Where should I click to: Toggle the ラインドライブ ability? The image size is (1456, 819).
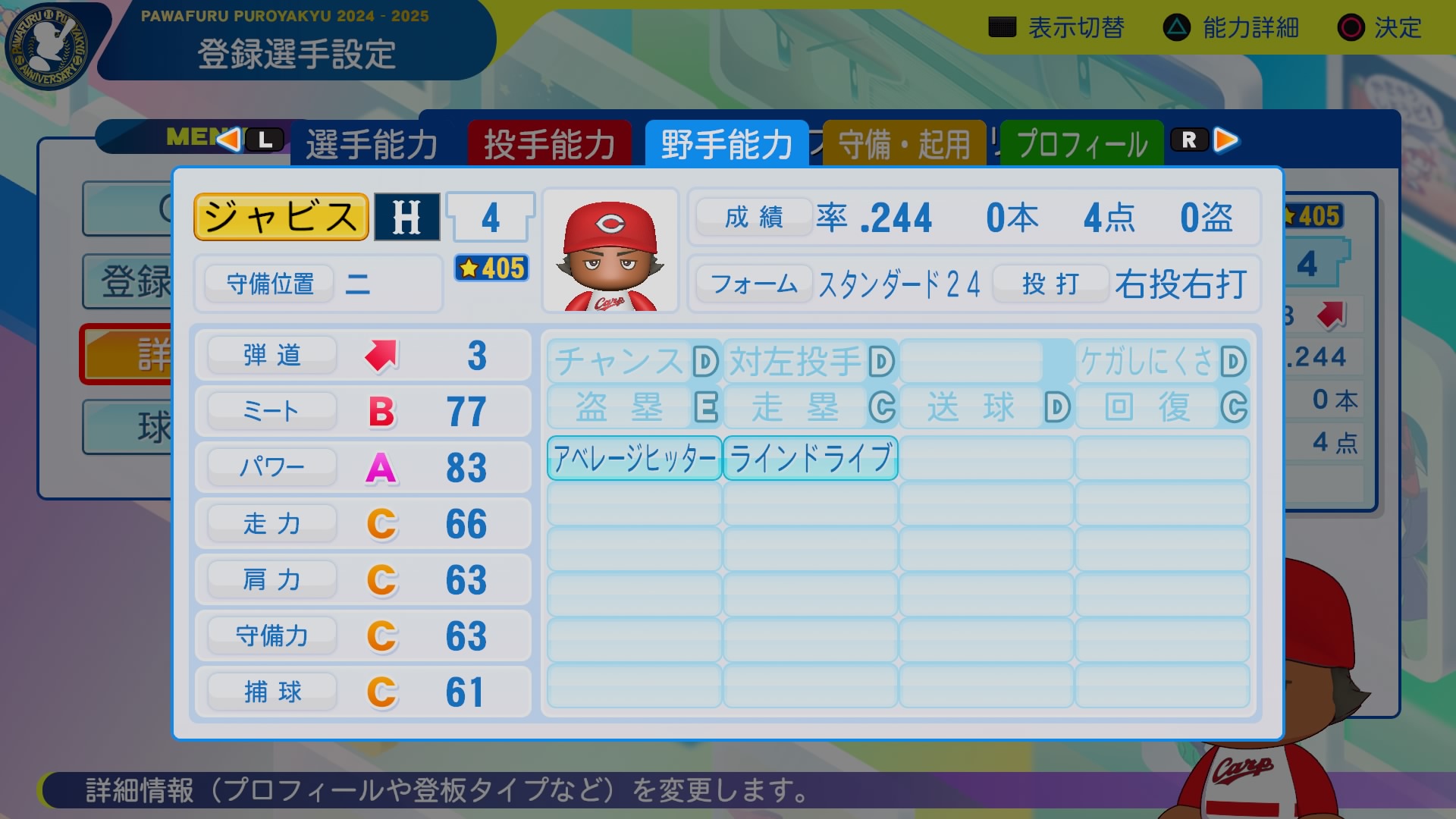pos(810,456)
